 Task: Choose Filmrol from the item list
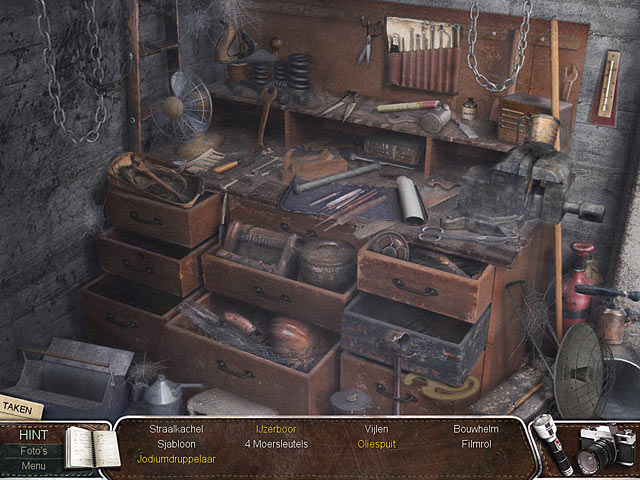(475, 443)
